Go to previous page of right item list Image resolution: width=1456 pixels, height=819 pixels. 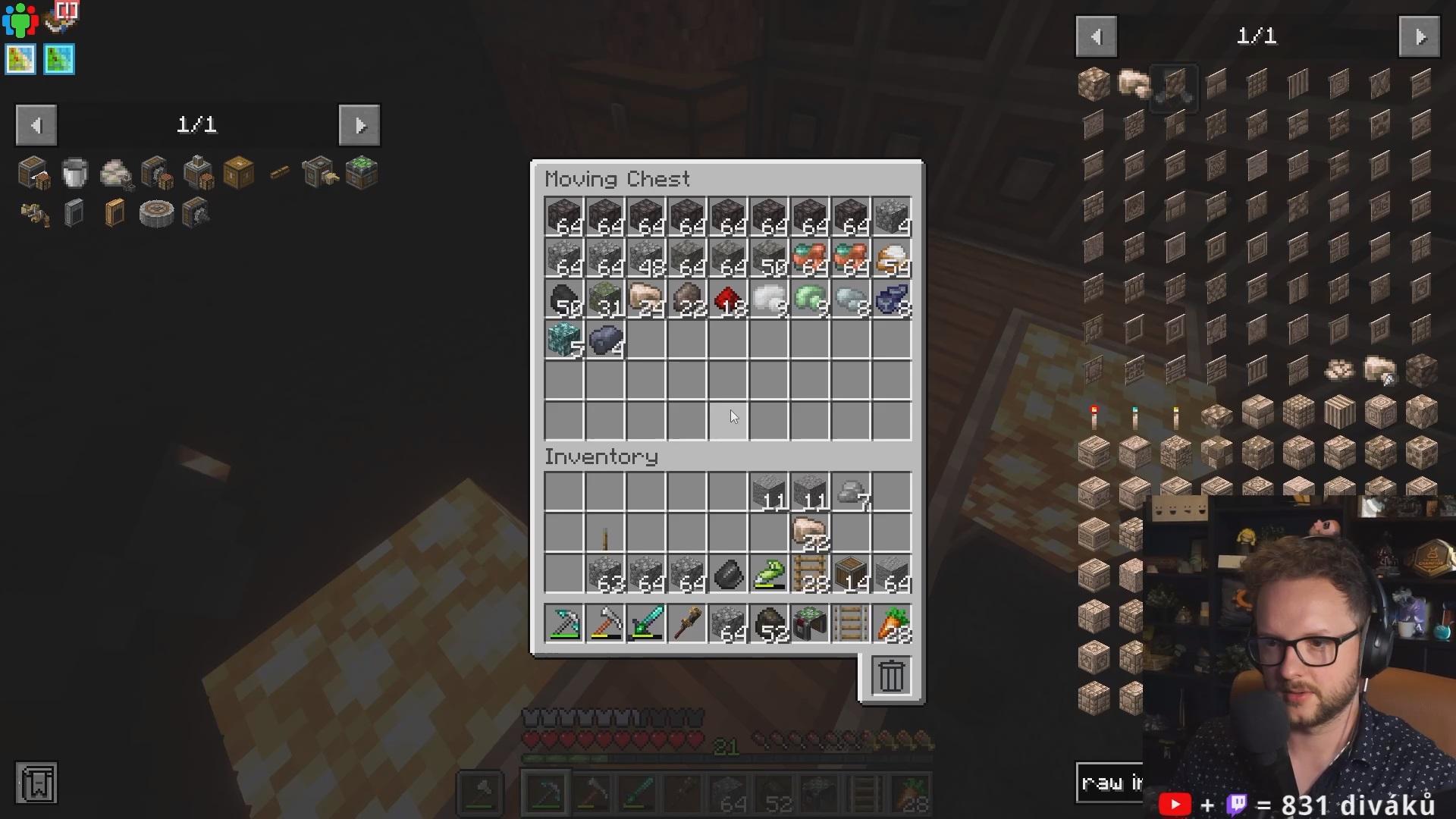point(1096,36)
